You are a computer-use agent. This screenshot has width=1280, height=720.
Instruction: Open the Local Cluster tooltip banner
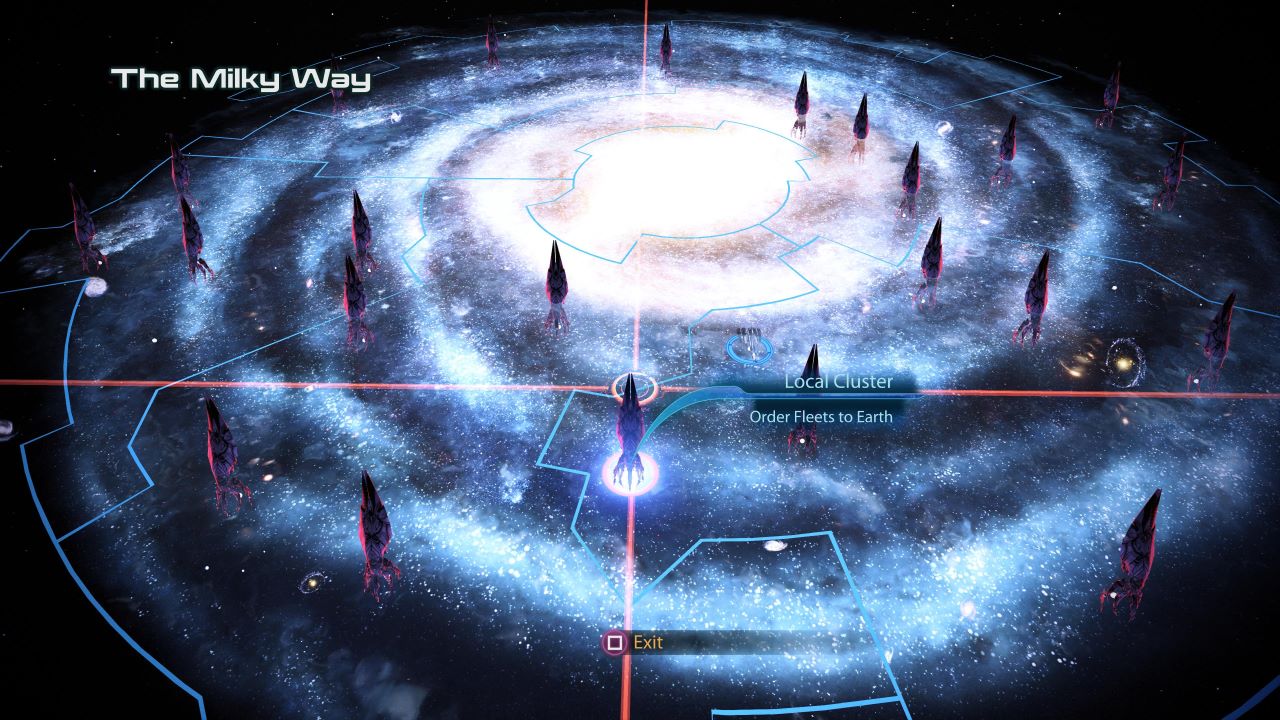(x=838, y=381)
